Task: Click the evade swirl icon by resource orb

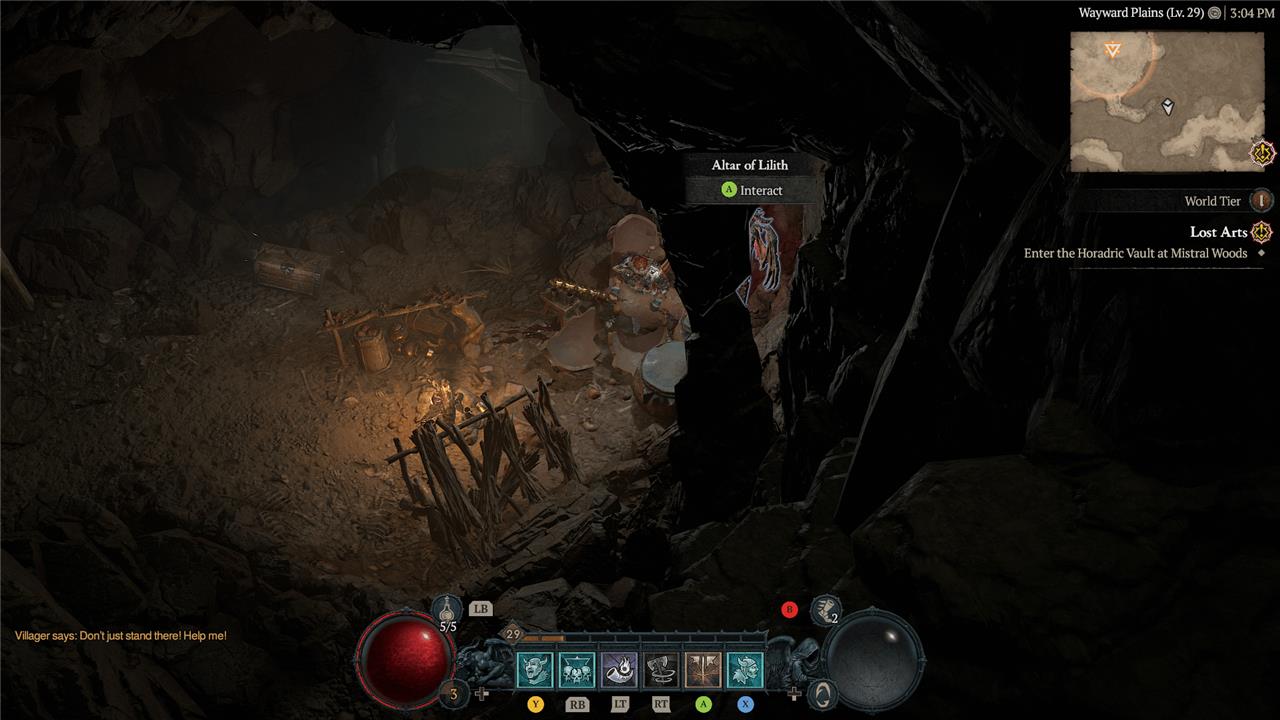Action: 821,692
